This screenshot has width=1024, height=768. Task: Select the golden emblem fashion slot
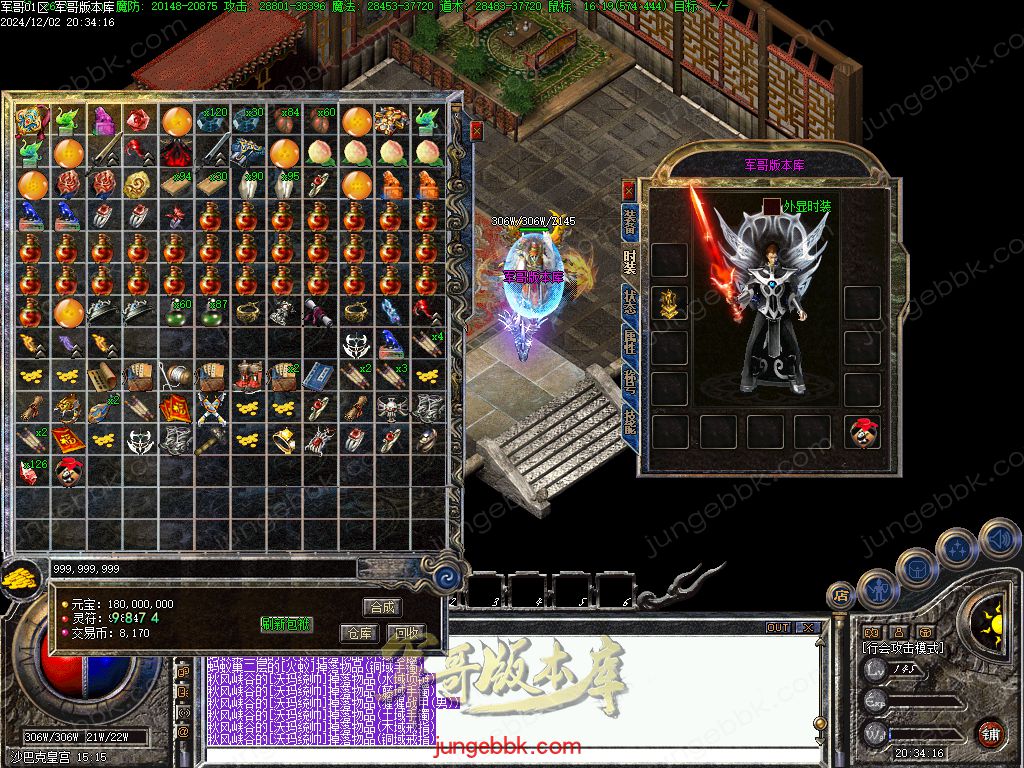click(669, 303)
